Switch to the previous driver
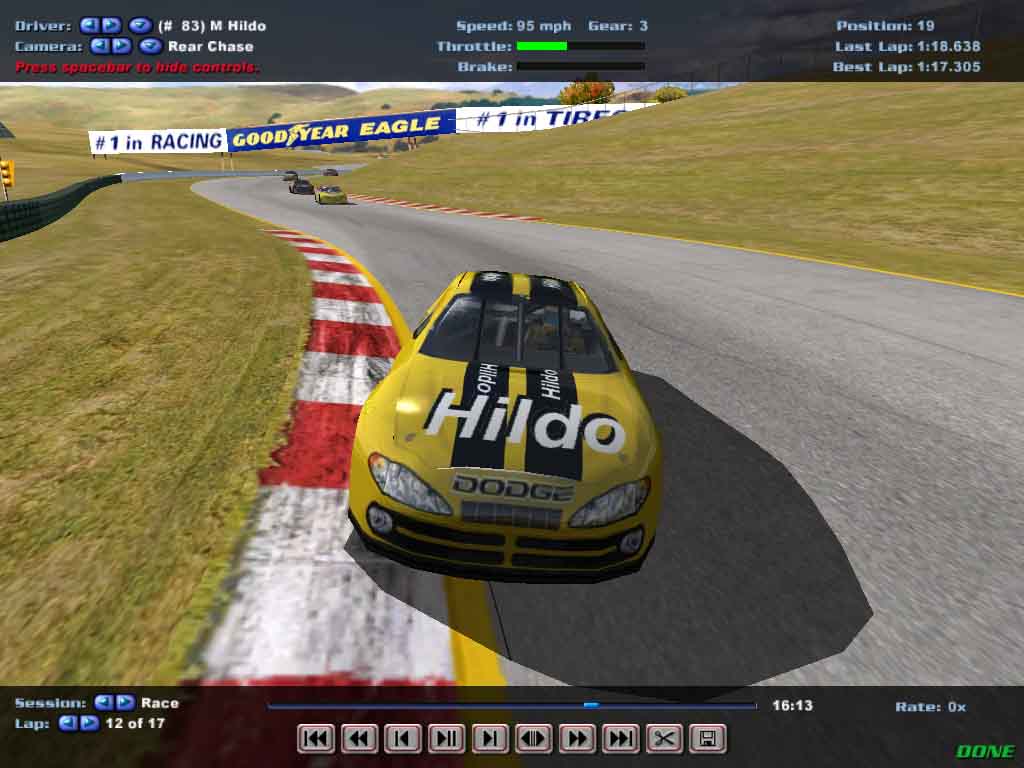 point(89,25)
